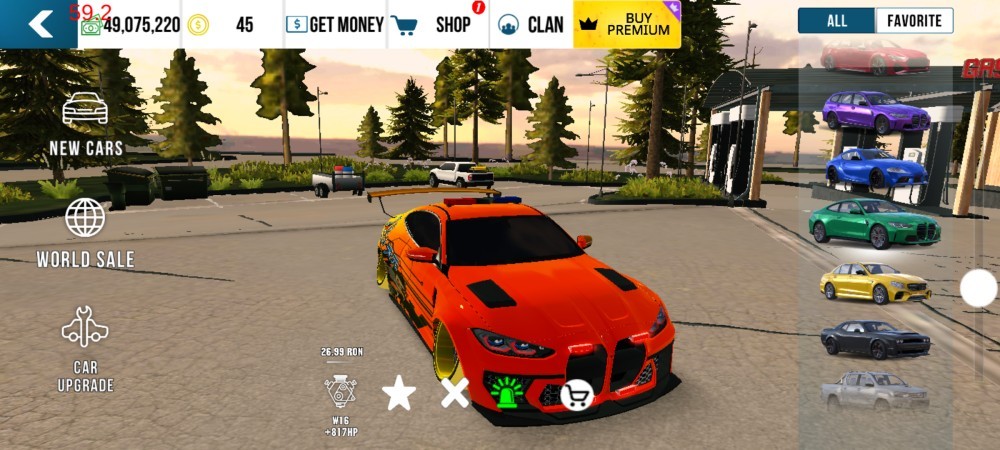Screen dimensions: 1000x450
Task: Mark car as favorite with star icon
Action: coord(399,393)
